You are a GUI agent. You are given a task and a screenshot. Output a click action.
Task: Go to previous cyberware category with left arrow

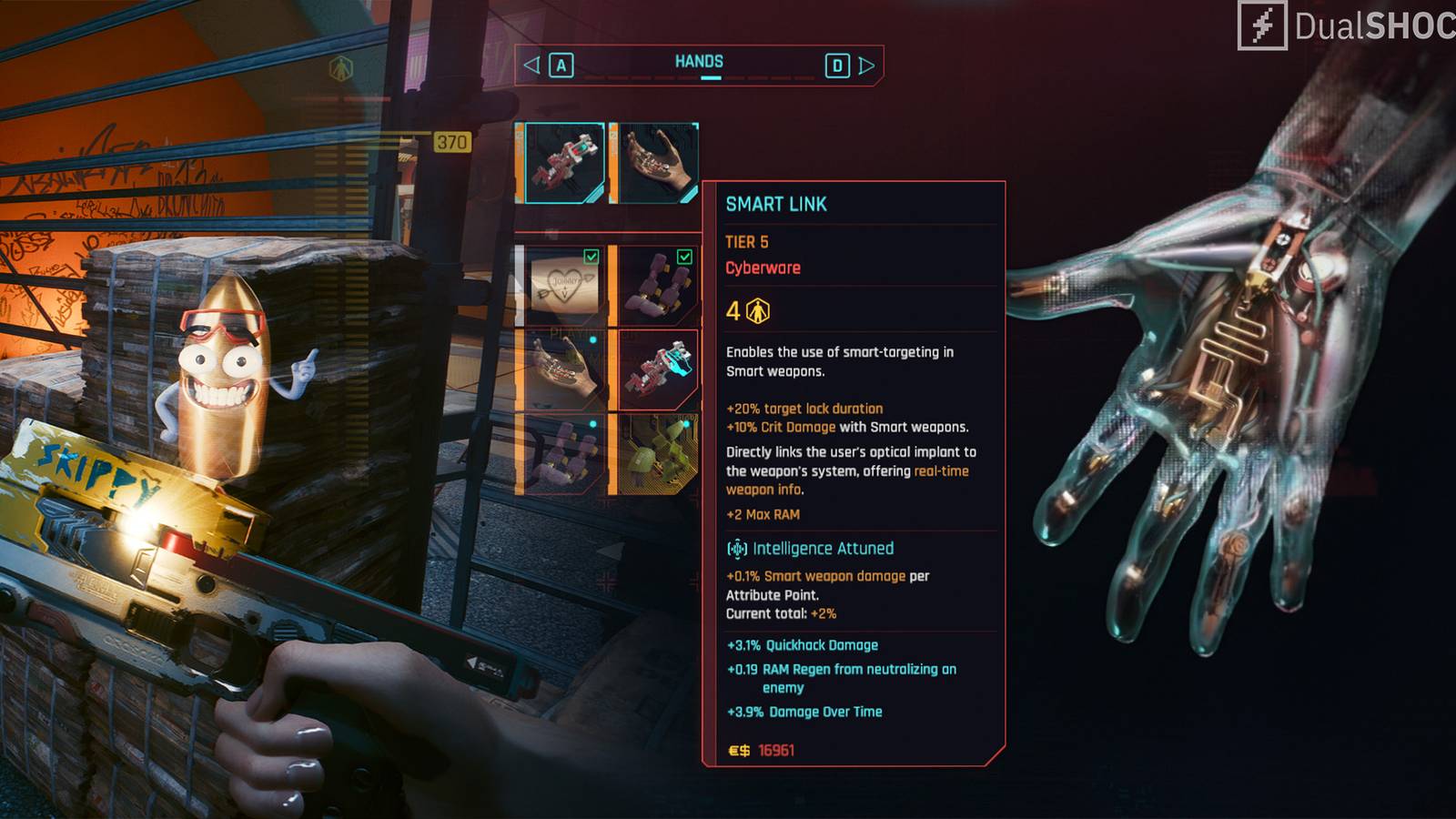pyautogui.click(x=532, y=66)
